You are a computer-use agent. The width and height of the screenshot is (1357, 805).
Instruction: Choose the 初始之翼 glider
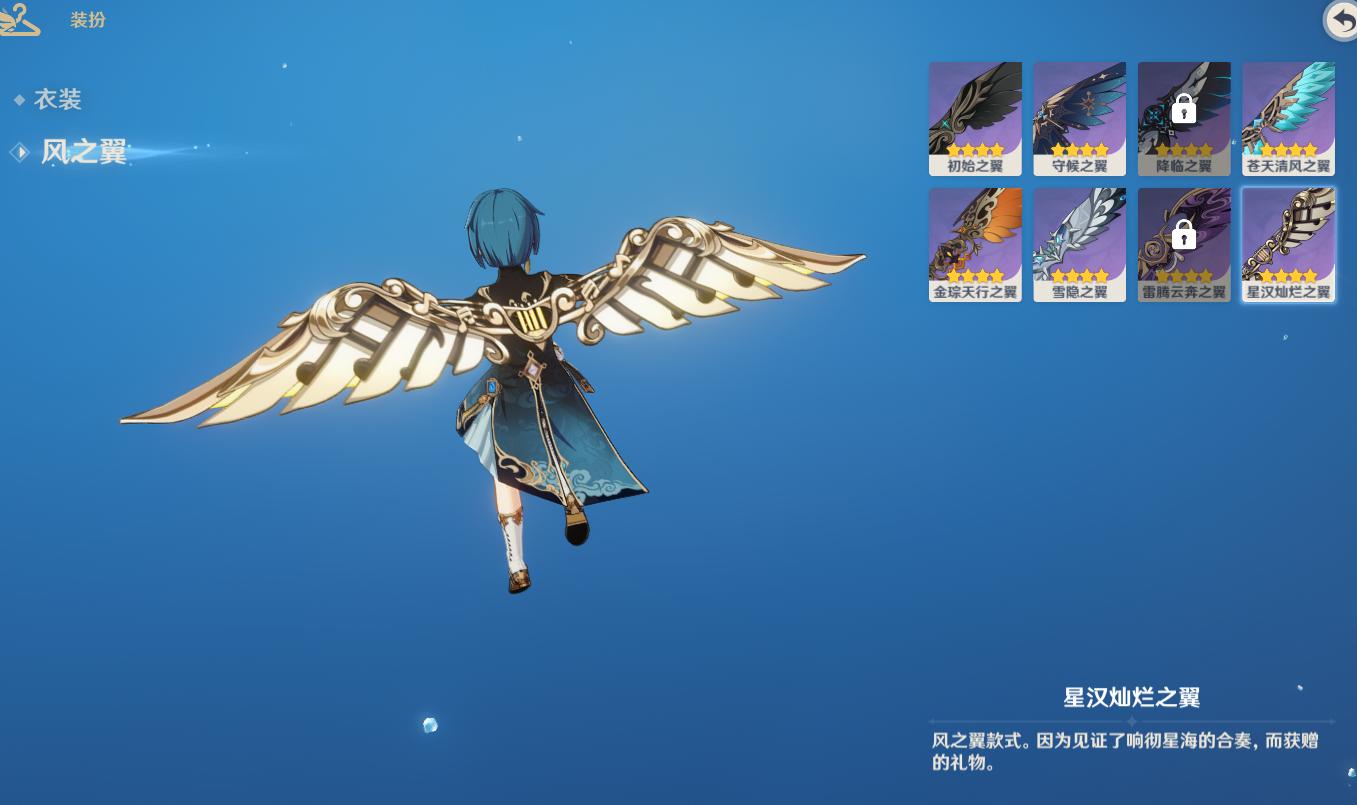click(x=975, y=118)
